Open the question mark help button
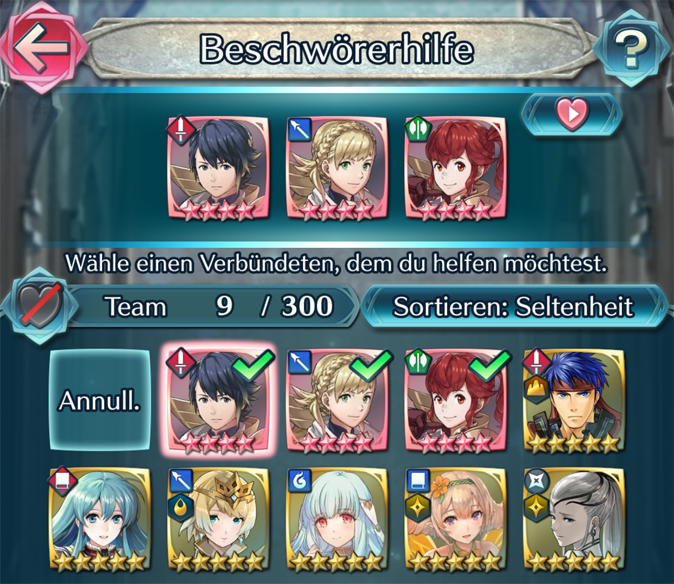Image resolution: width=674 pixels, height=584 pixels. click(631, 47)
